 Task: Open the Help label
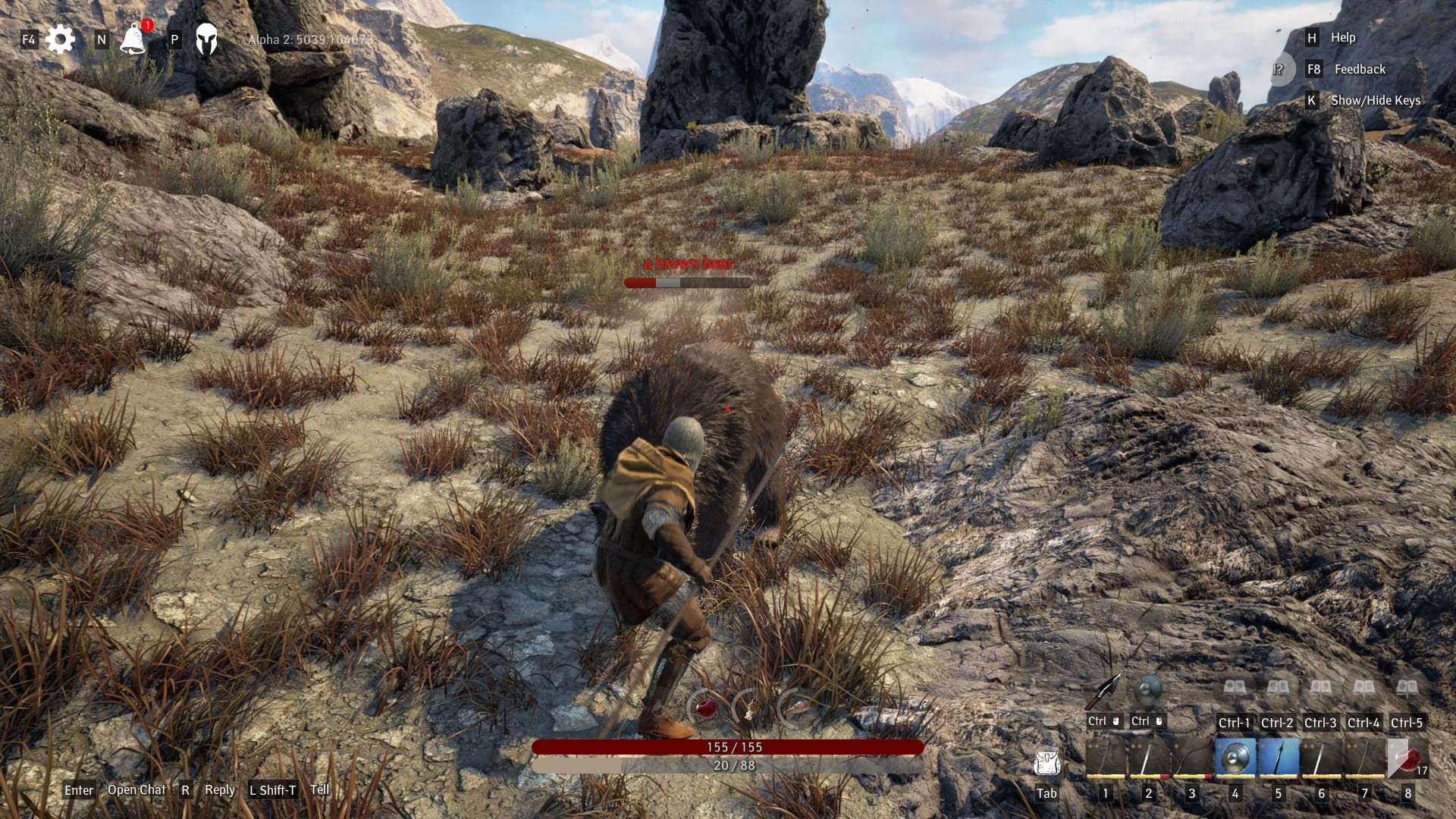tap(1342, 37)
